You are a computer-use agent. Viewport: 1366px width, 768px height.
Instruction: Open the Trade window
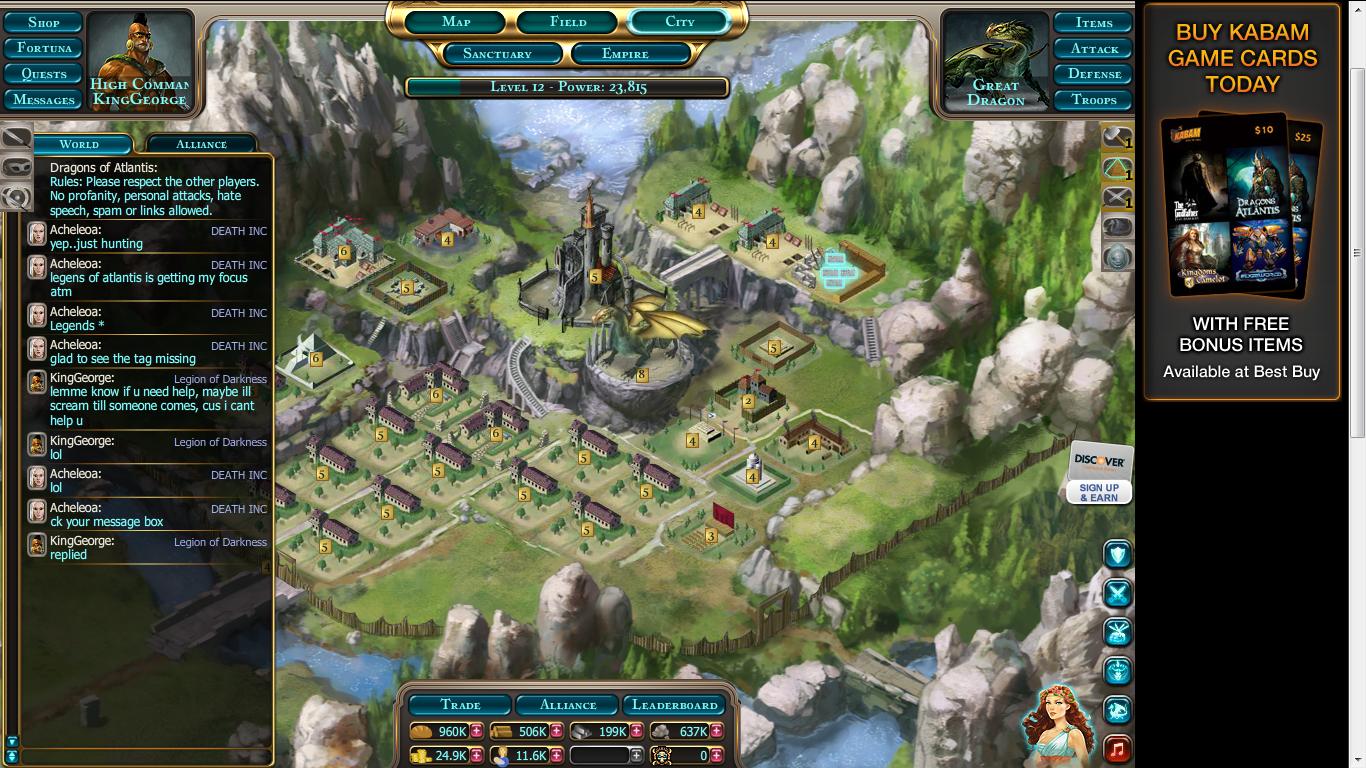point(460,705)
